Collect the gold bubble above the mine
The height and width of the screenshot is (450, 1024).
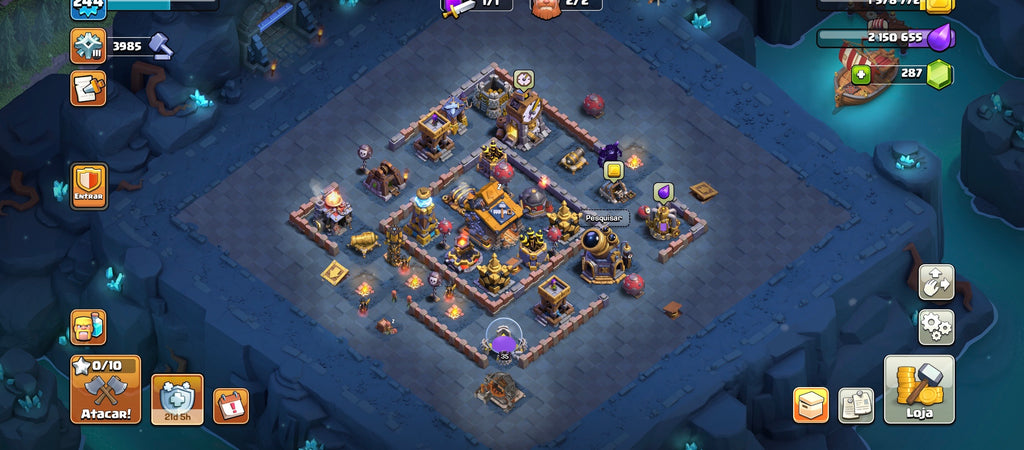[614, 169]
